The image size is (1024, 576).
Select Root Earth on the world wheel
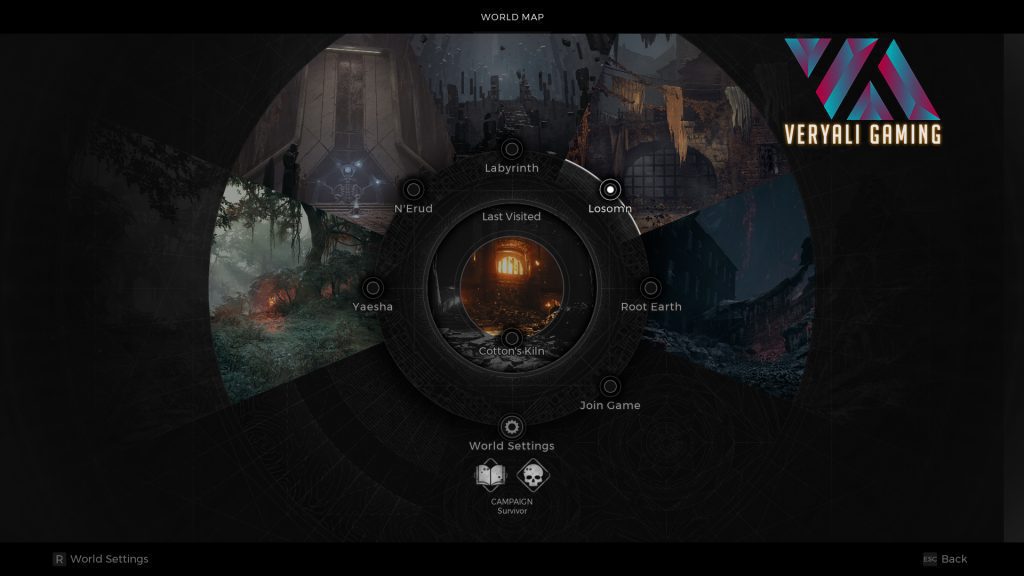click(650, 289)
